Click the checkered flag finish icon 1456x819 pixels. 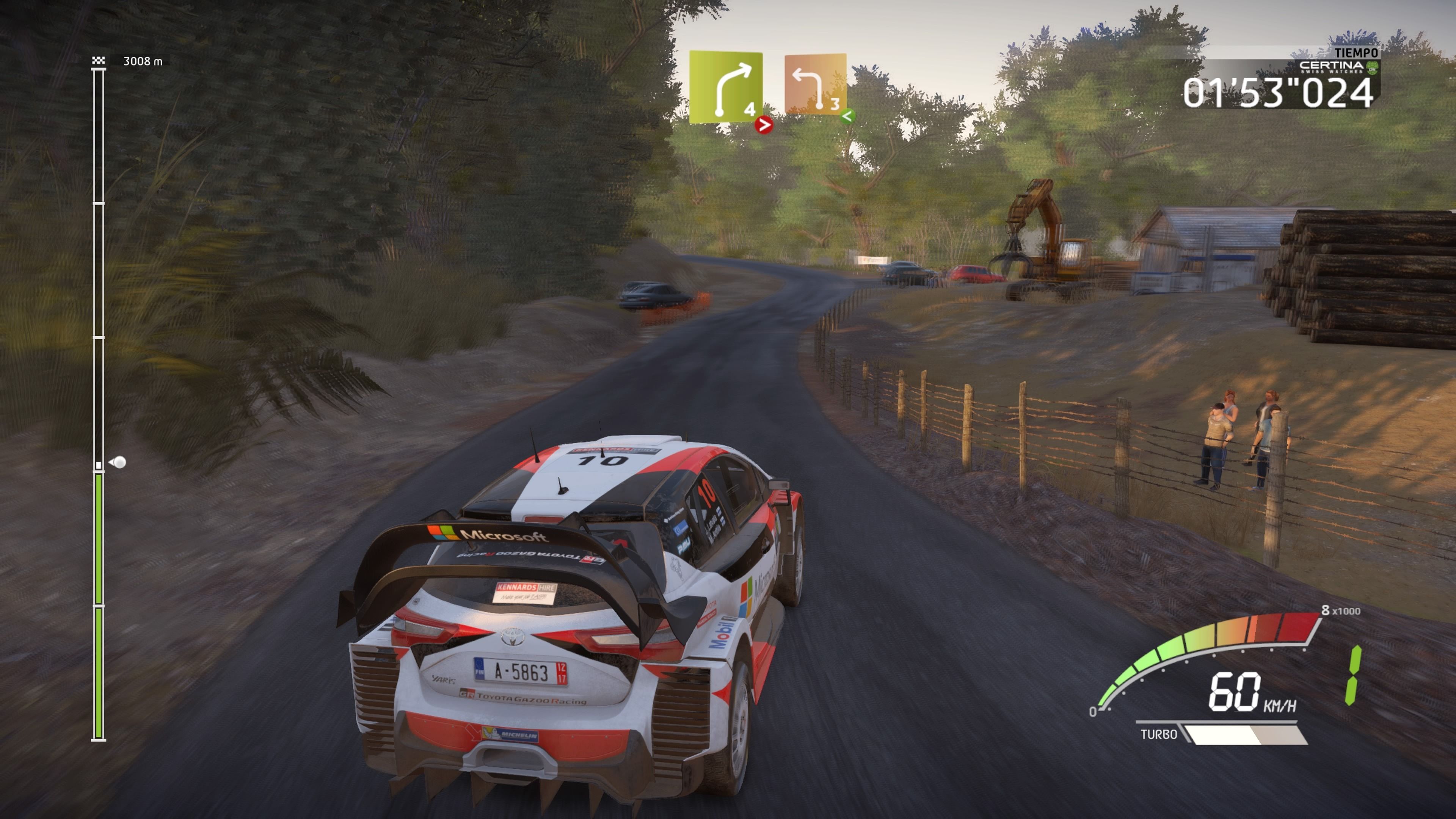[98, 61]
